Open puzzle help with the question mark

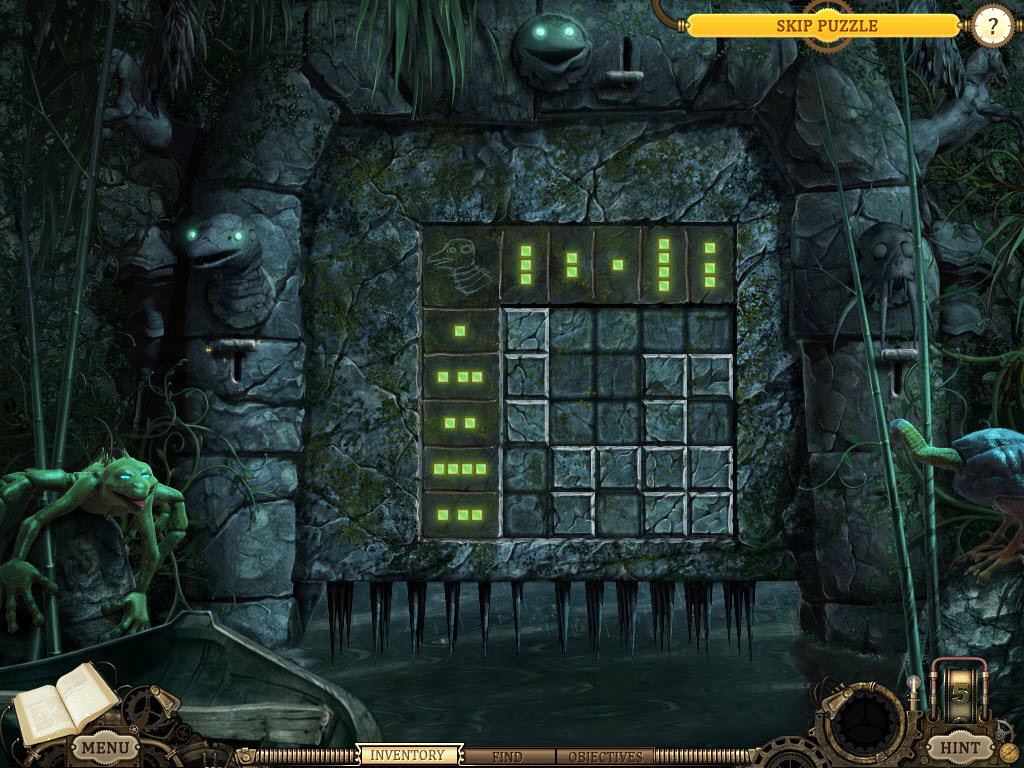coord(992,27)
